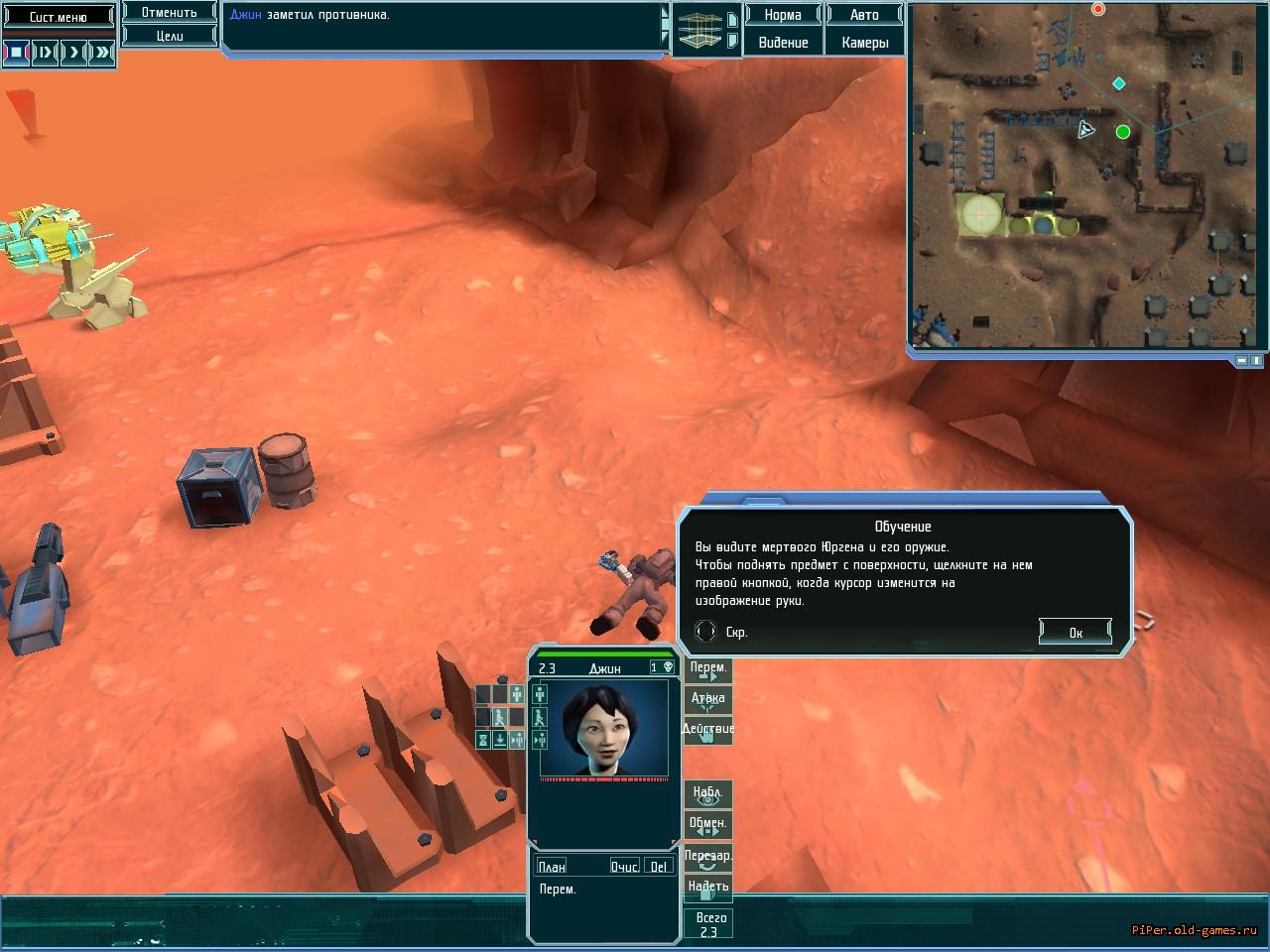Select the Атака attack command
1270x952 pixels.
[x=708, y=700]
